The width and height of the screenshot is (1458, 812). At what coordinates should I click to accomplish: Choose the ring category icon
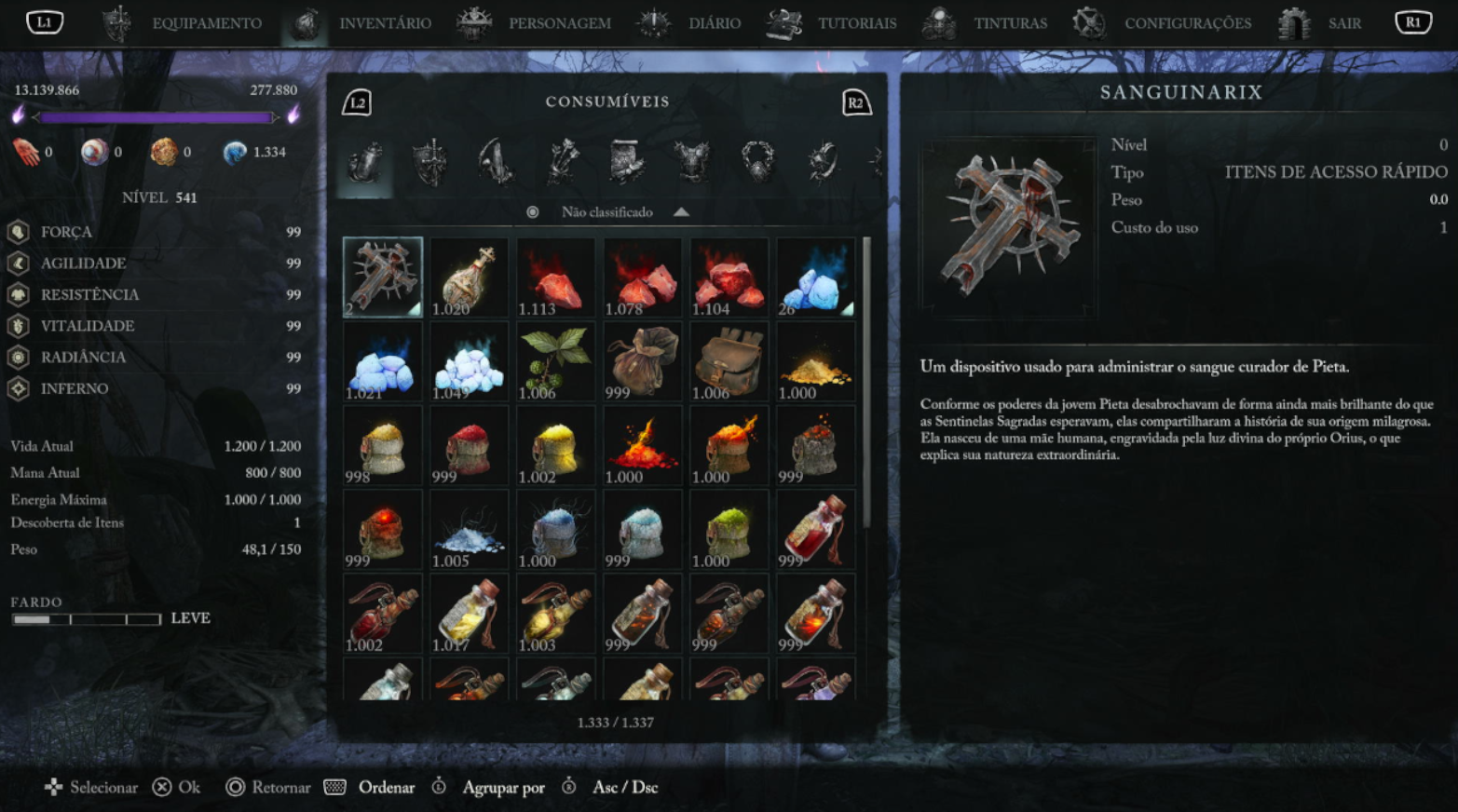(757, 163)
